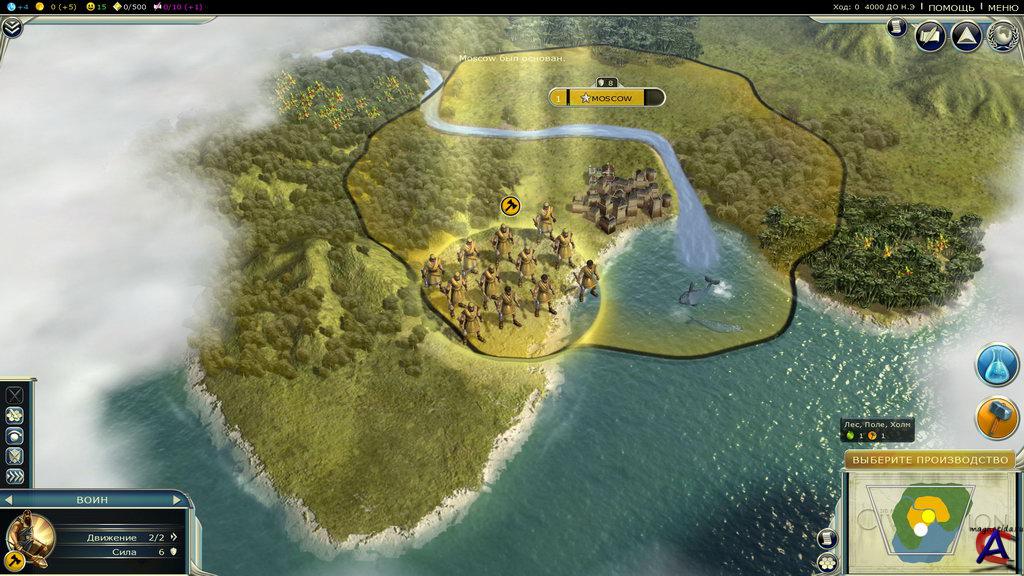Open the social policies triangle button
The width and height of the screenshot is (1024, 576).
(965, 37)
